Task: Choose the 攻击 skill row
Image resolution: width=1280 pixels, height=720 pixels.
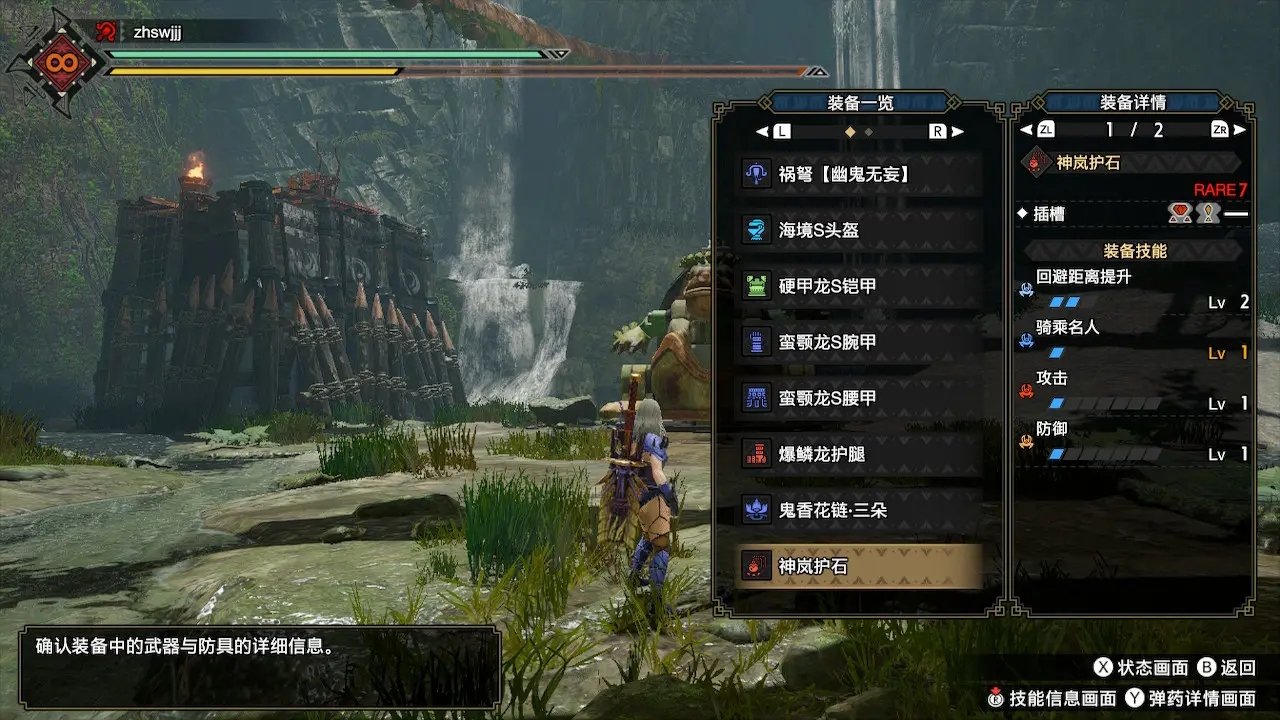Action: tap(1133, 391)
